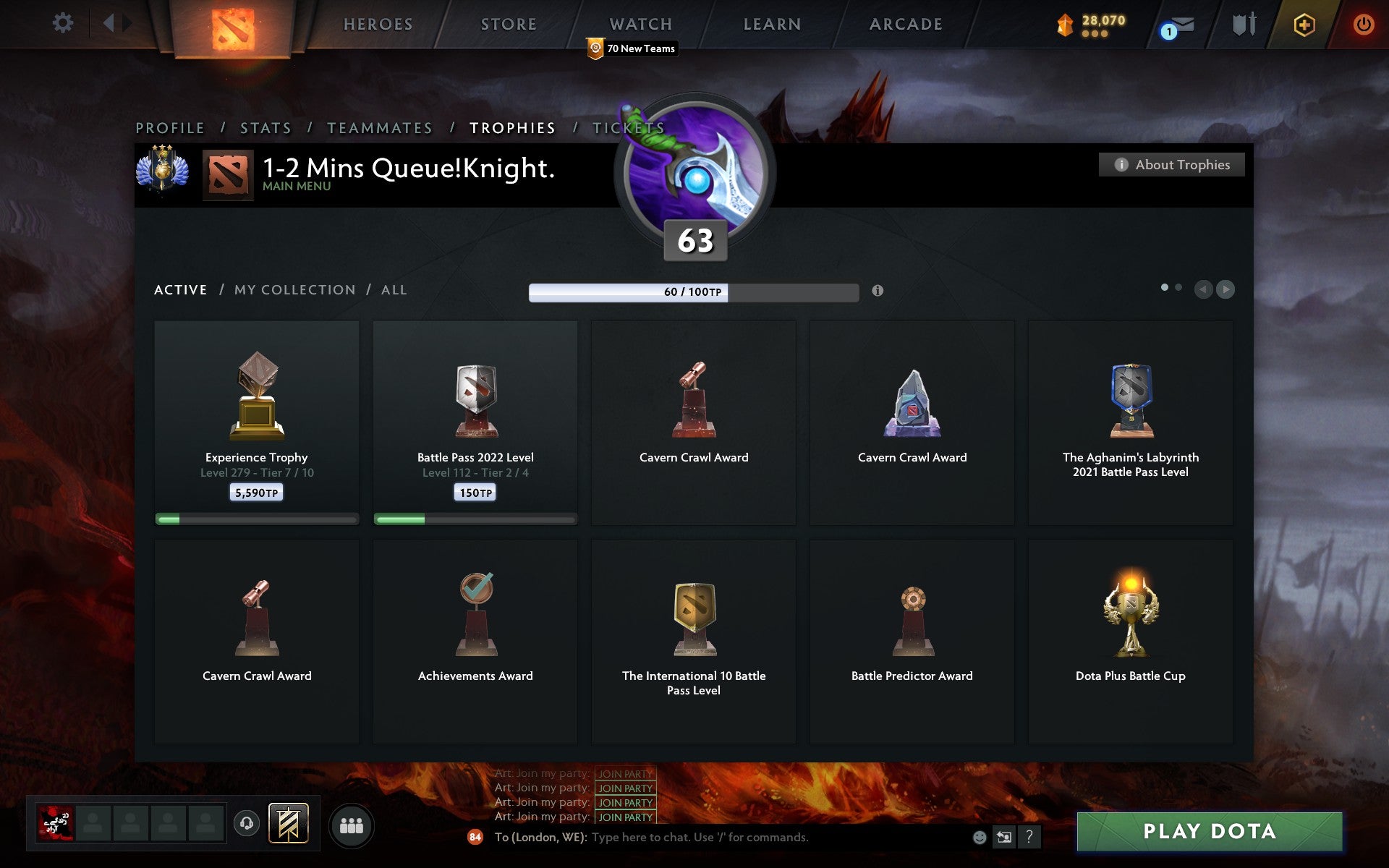Open Dota Plus via the gold hexagon icon
The height and width of the screenshot is (868, 1389).
(1302, 24)
